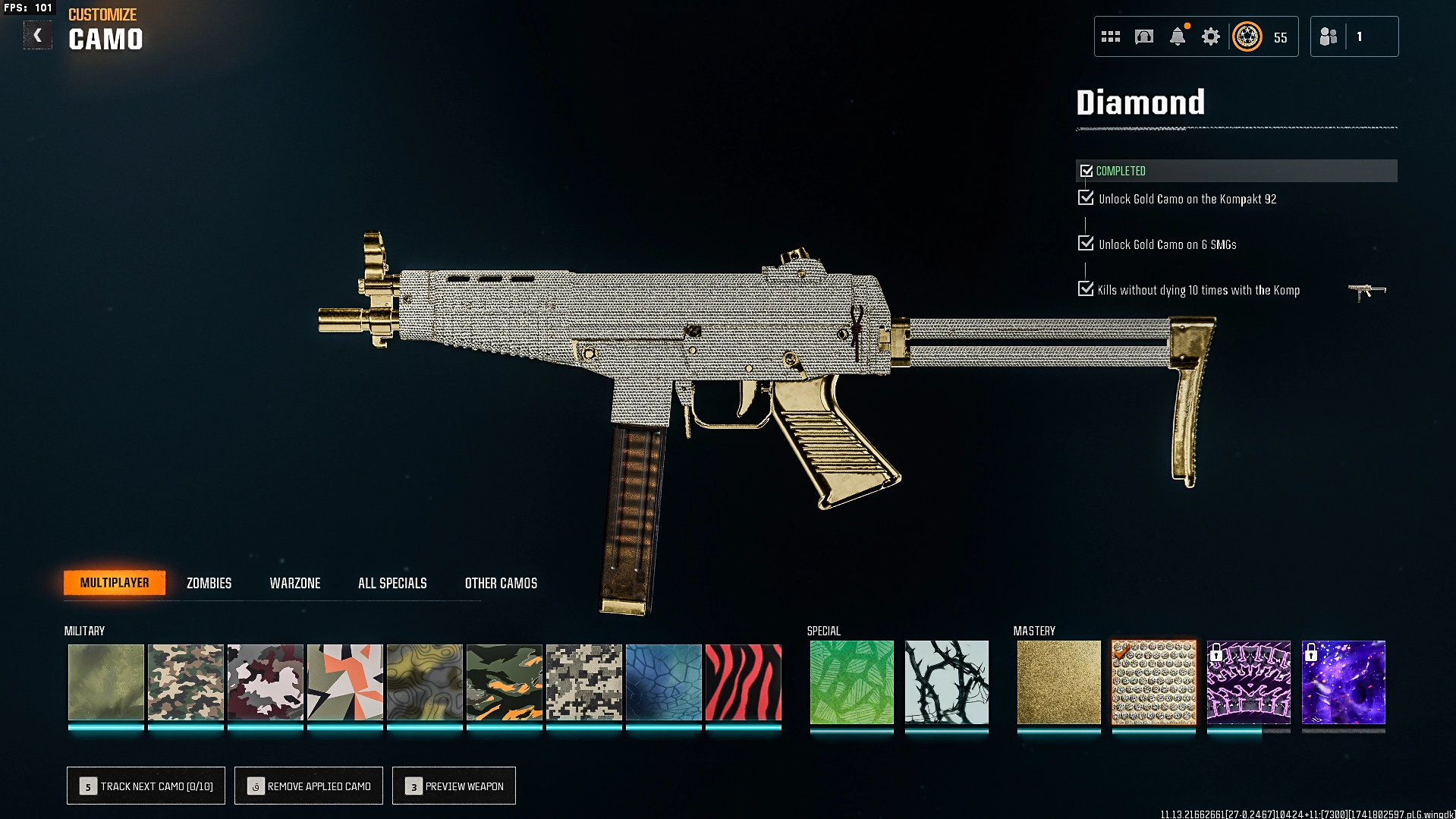Apply the green leaf special camo
1456x819 pixels.
click(x=851, y=682)
